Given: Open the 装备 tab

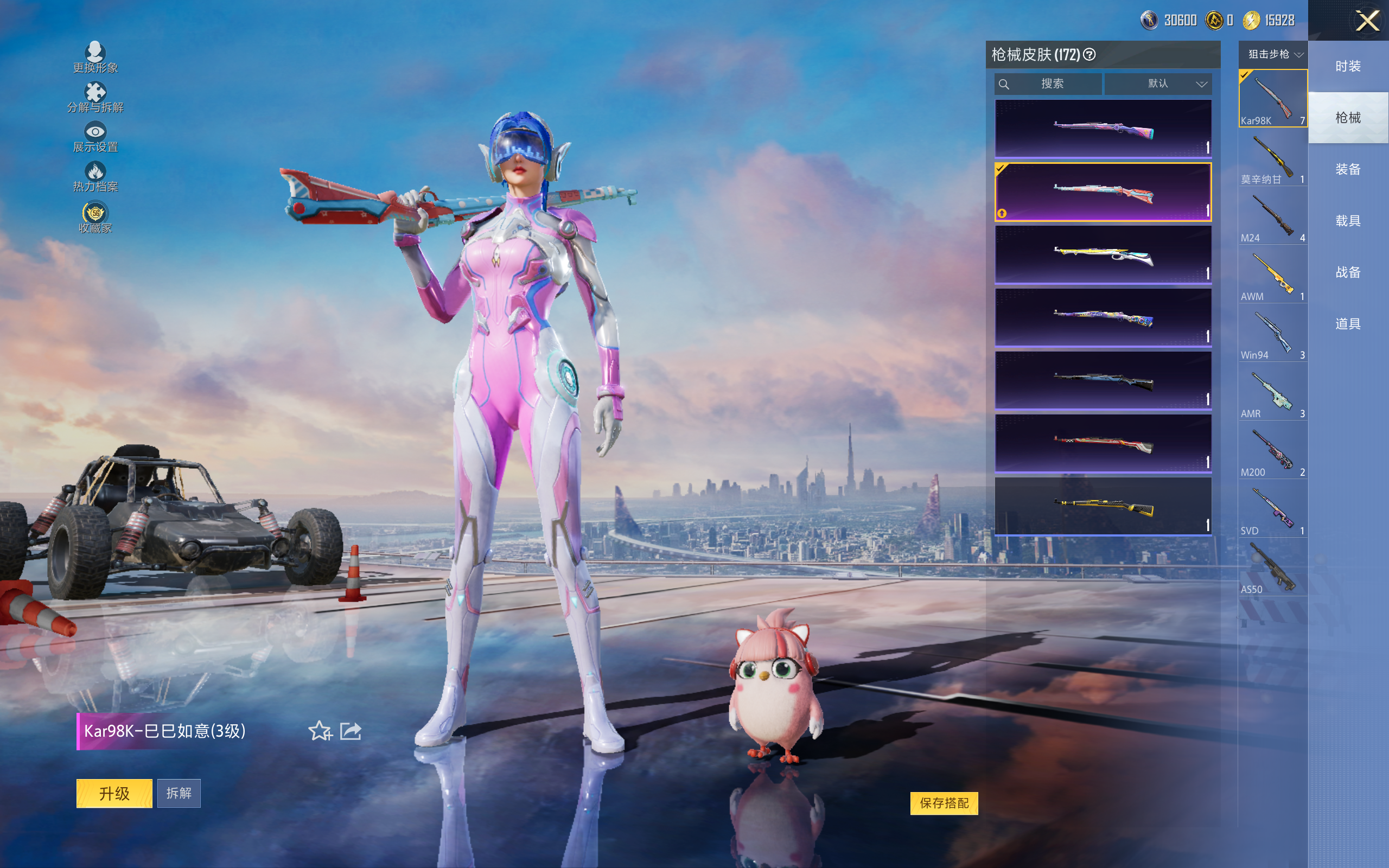Looking at the screenshot, I should tap(1348, 169).
